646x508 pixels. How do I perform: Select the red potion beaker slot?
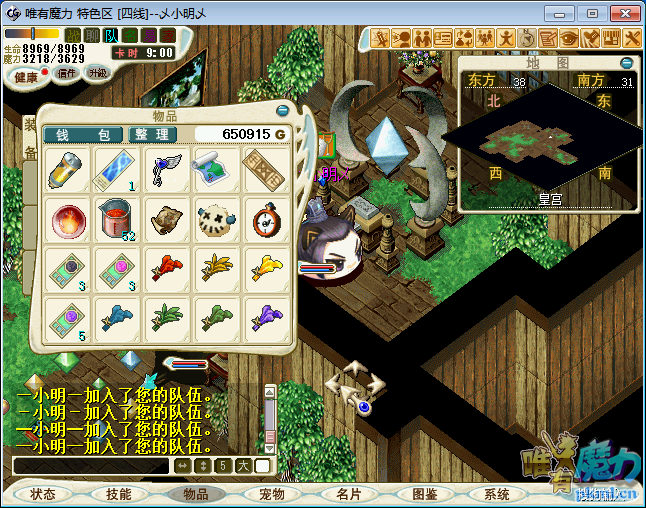tap(118, 218)
